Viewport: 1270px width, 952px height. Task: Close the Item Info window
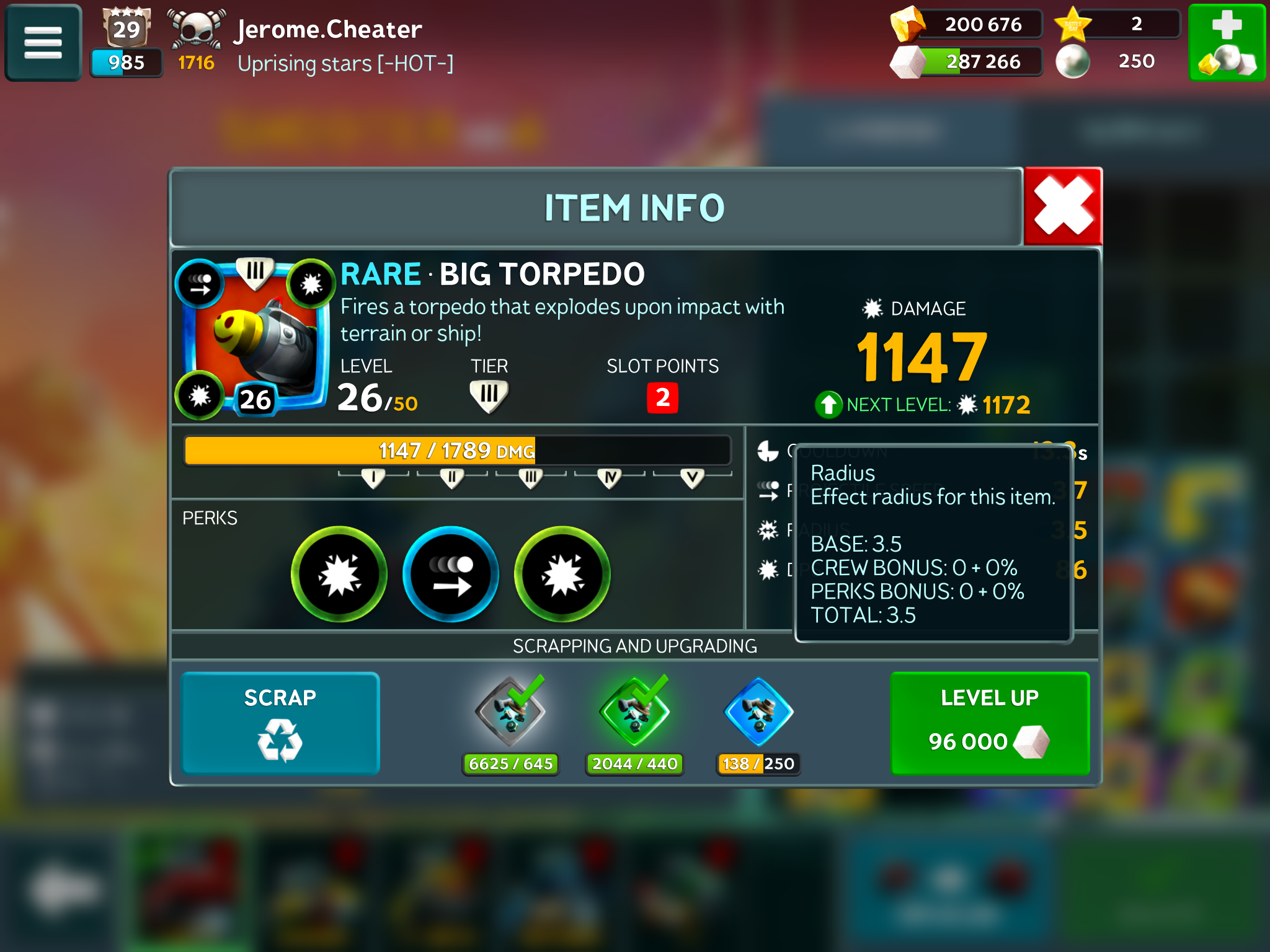(1062, 206)
